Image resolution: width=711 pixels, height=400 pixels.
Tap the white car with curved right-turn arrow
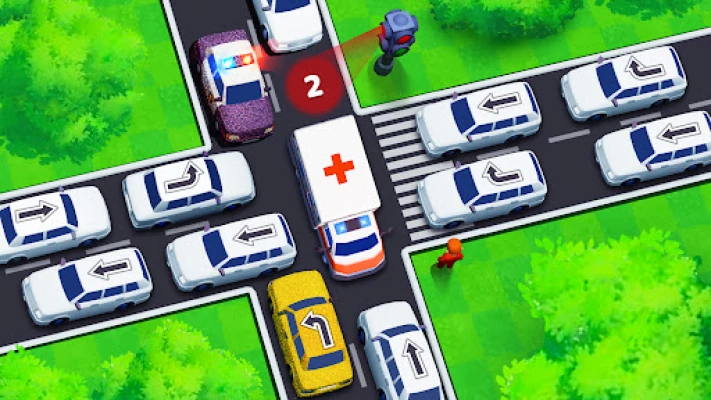tap(188, 185)
